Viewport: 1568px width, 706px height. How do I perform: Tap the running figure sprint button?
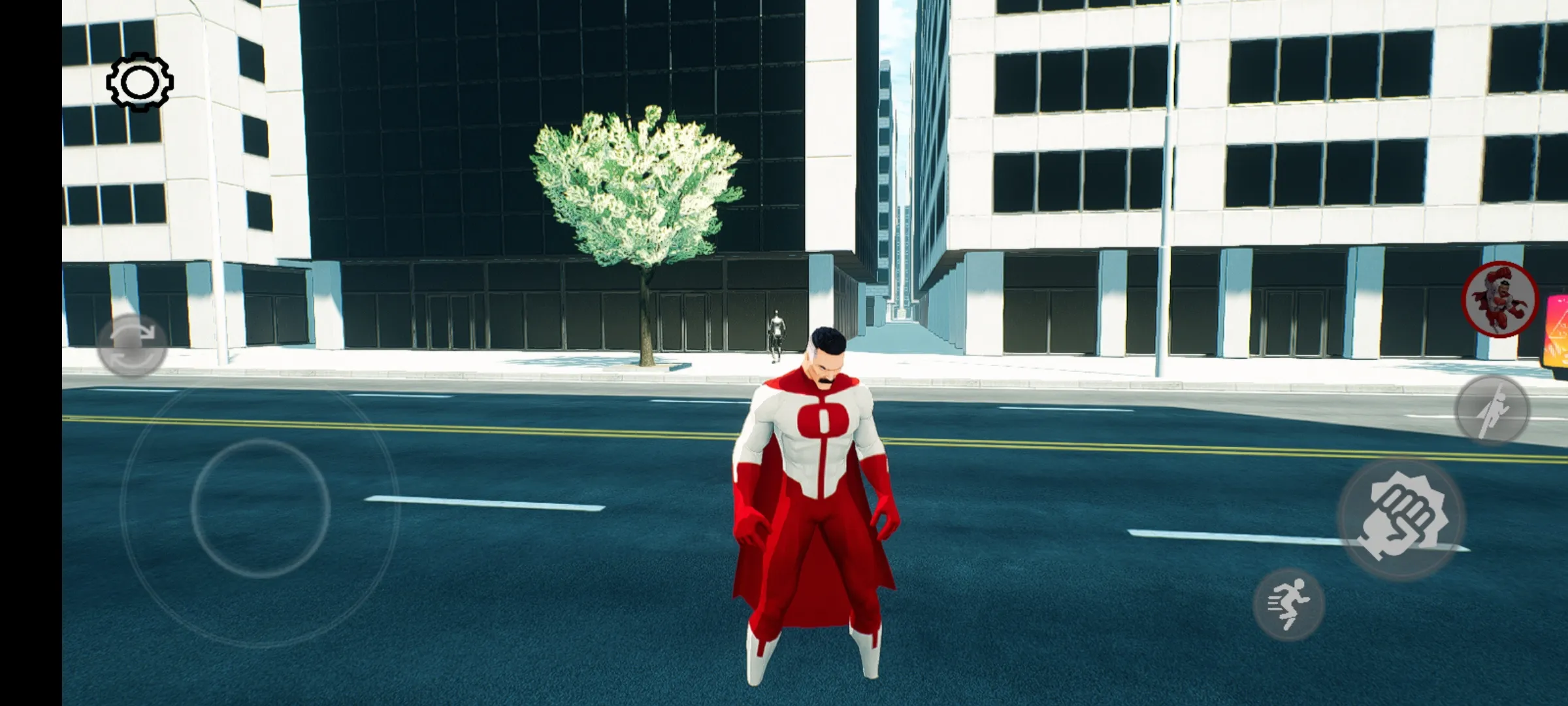pos(1288,604)
